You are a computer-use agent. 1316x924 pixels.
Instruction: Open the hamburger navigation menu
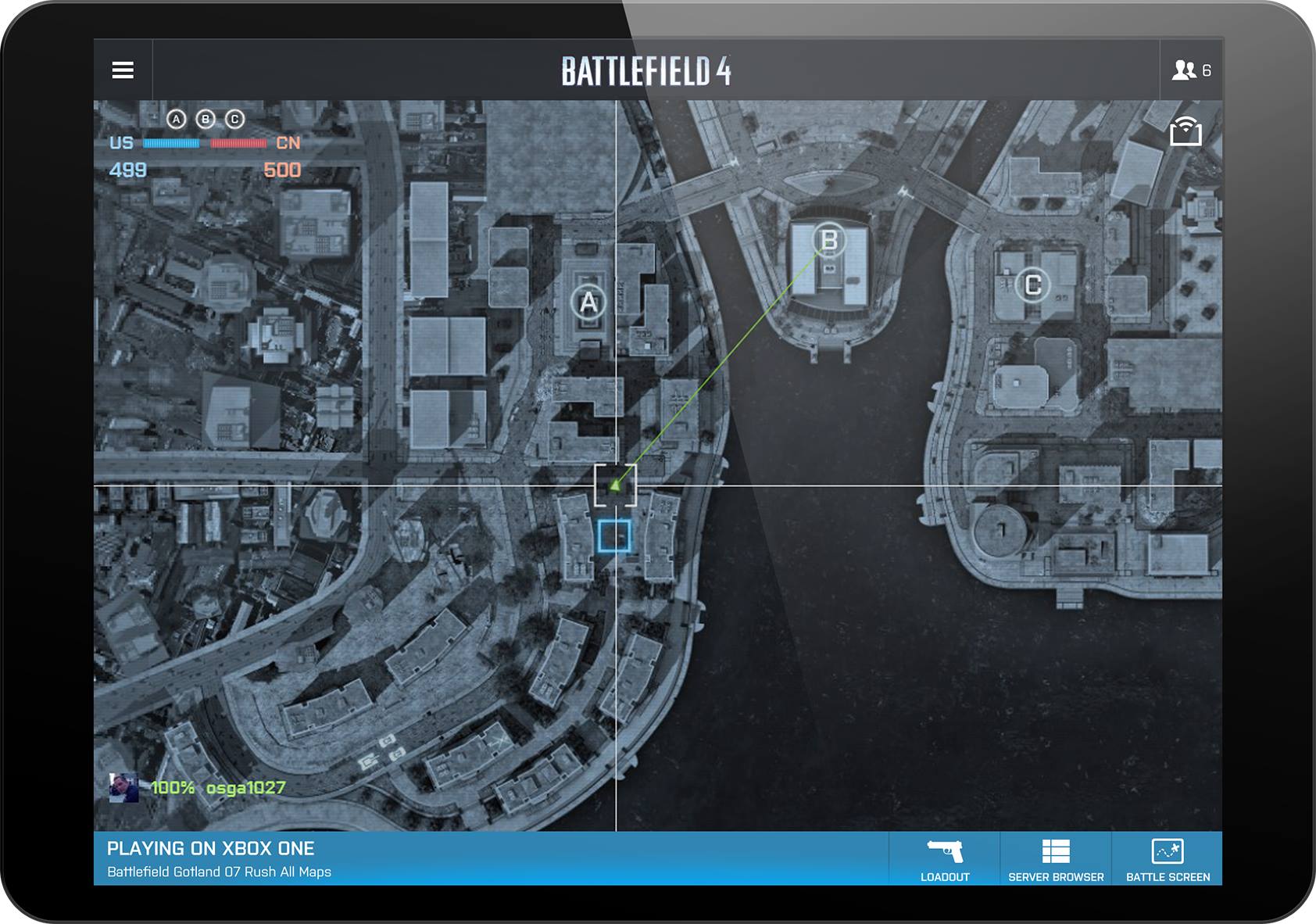coord(122,70)
